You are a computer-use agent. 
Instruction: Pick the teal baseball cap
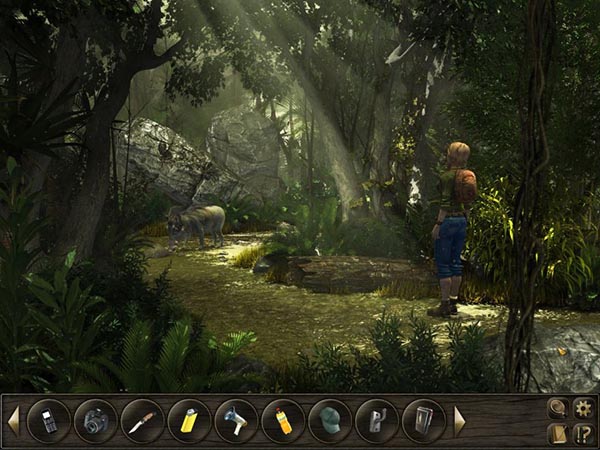[x=330, y=421]
